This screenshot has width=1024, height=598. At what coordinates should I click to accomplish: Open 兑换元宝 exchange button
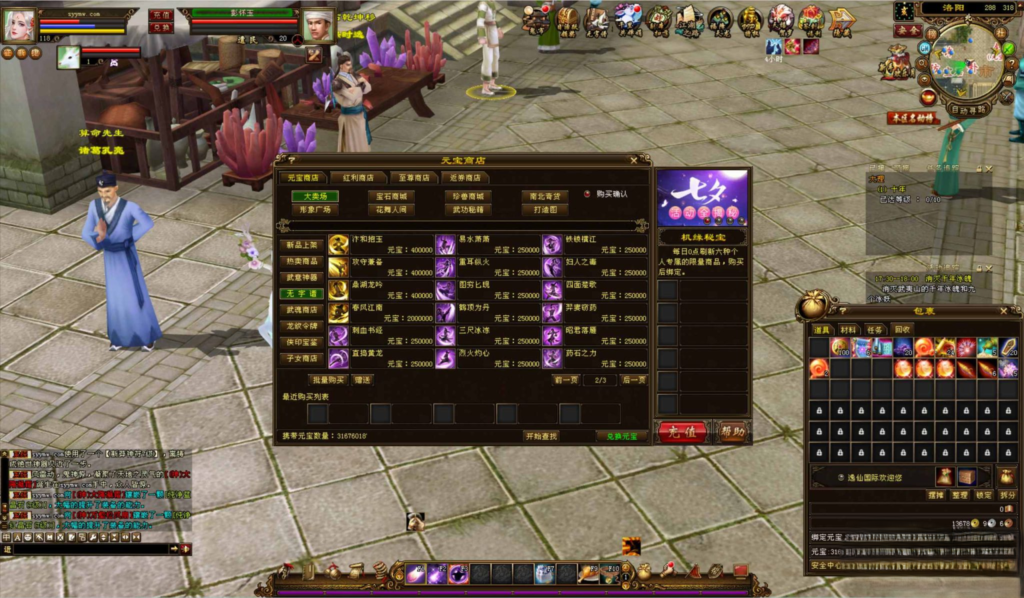click(x=621, y=436)
